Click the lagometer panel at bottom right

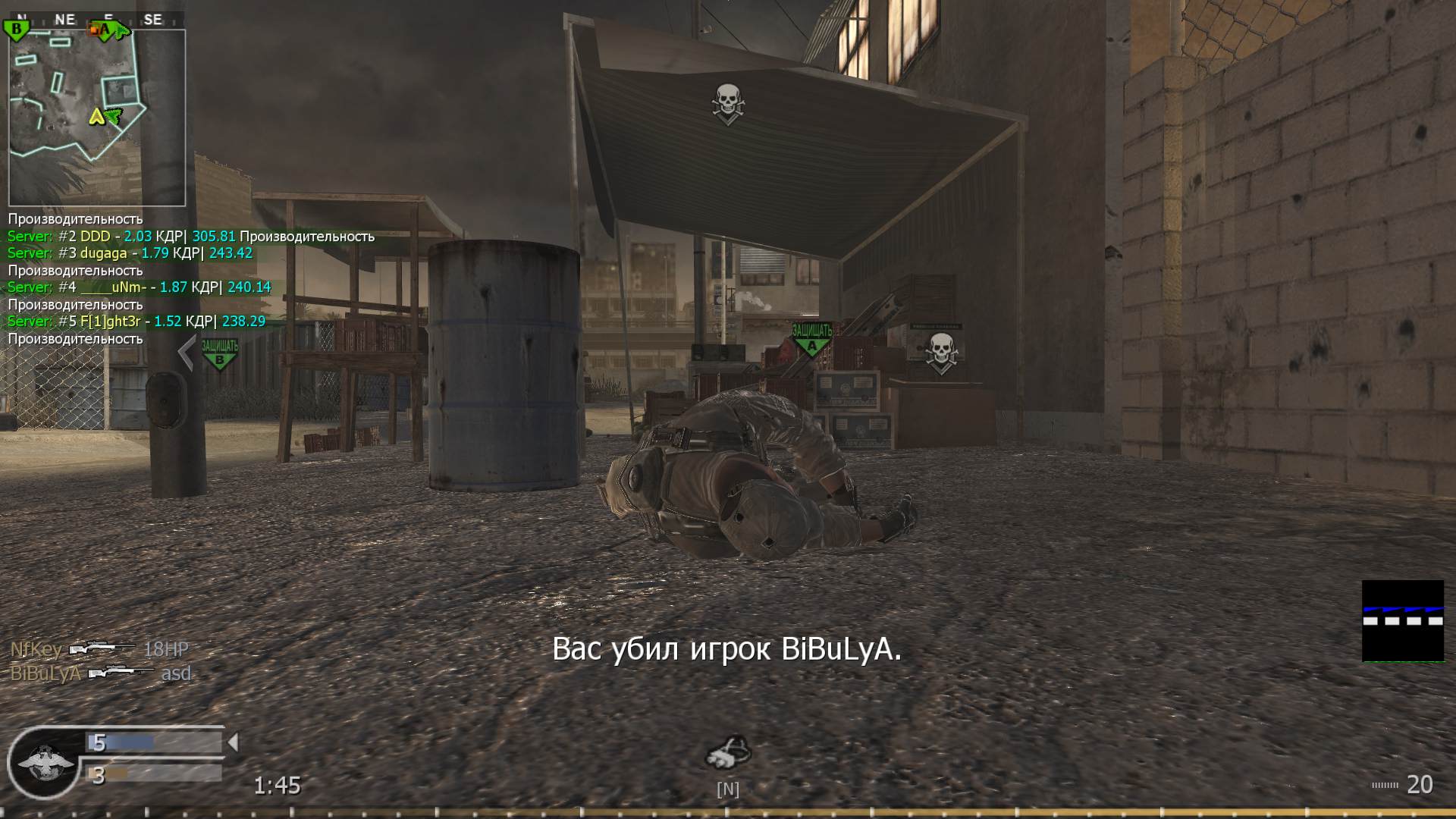[x=1401, y=622]
